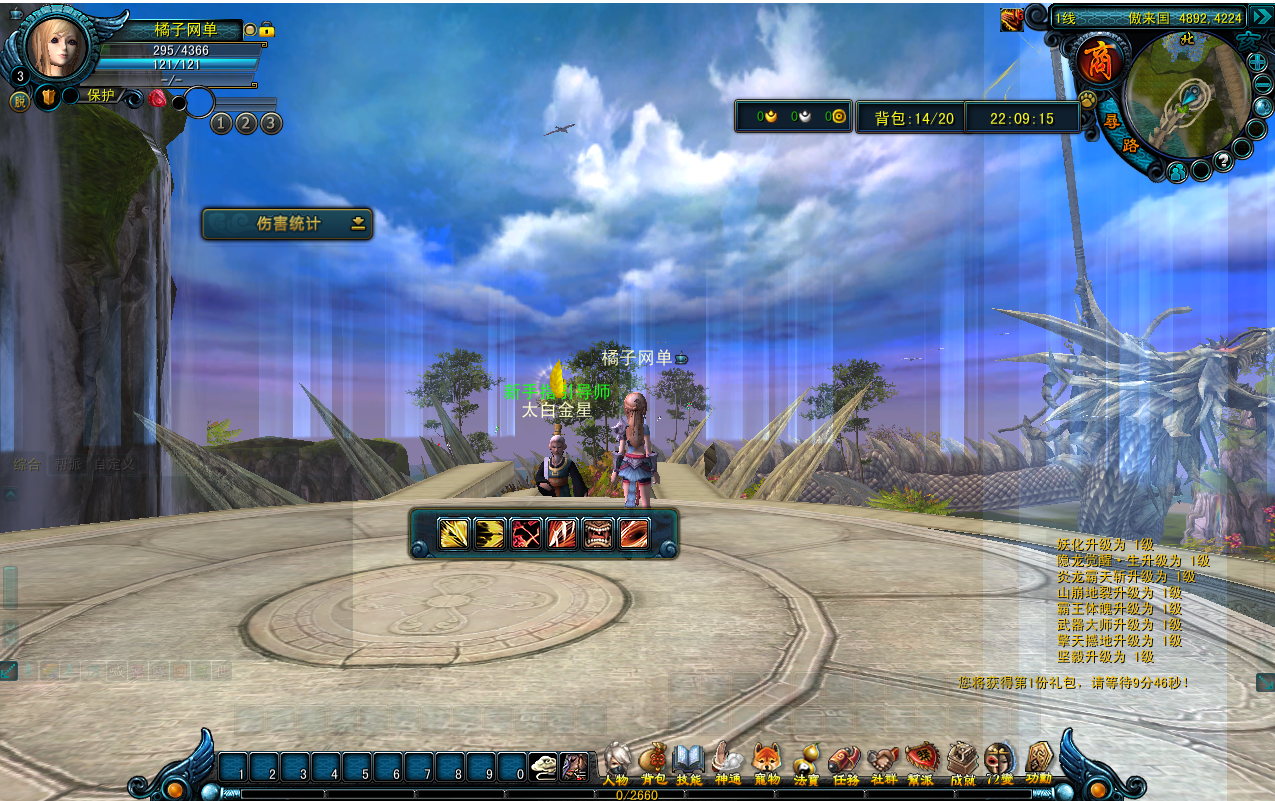Open the 人物 character panel
The height and width of the screenshot is (801, 1275).
click(616, 762)
